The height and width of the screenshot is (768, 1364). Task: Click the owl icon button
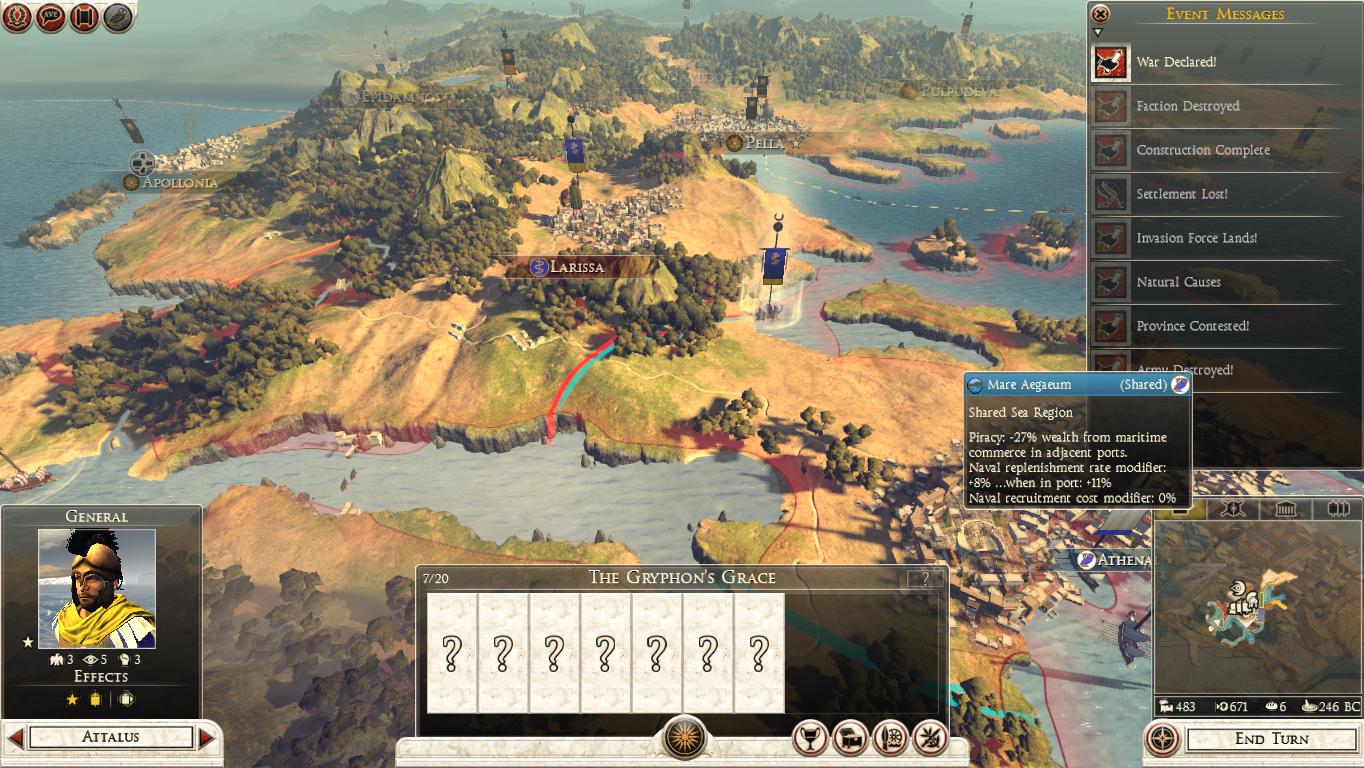(118, 16)
